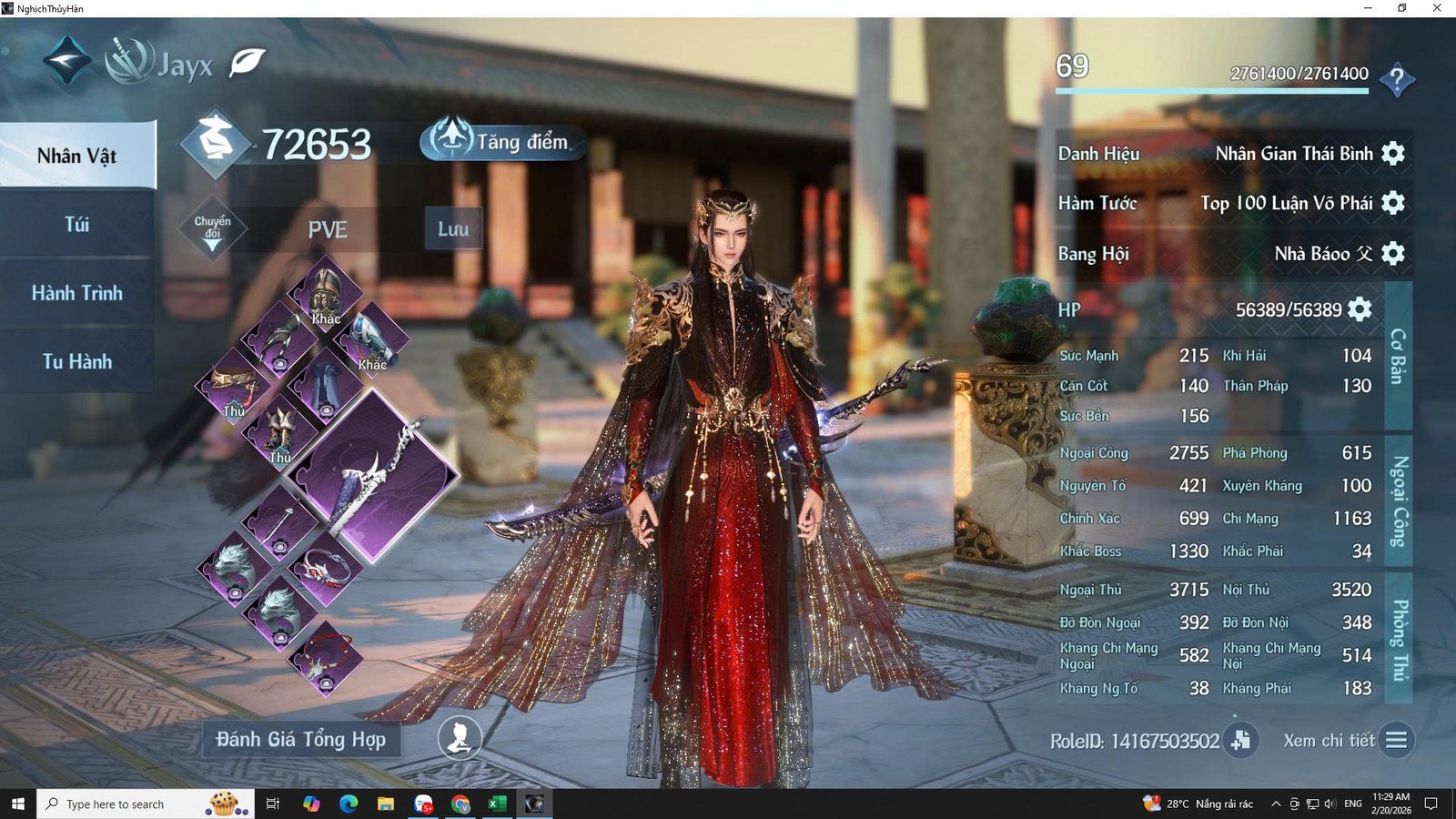
Task: Select the Nhân Vật tab
Action: (x=77, y=155)
